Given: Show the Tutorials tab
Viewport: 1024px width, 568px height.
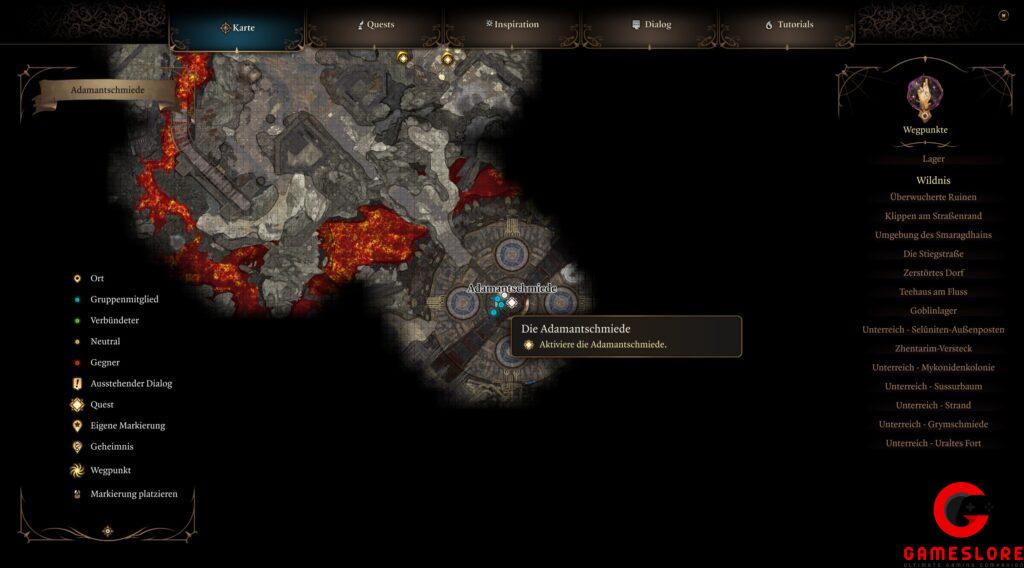Looking at the screenshot, I should tap(789, 24).
